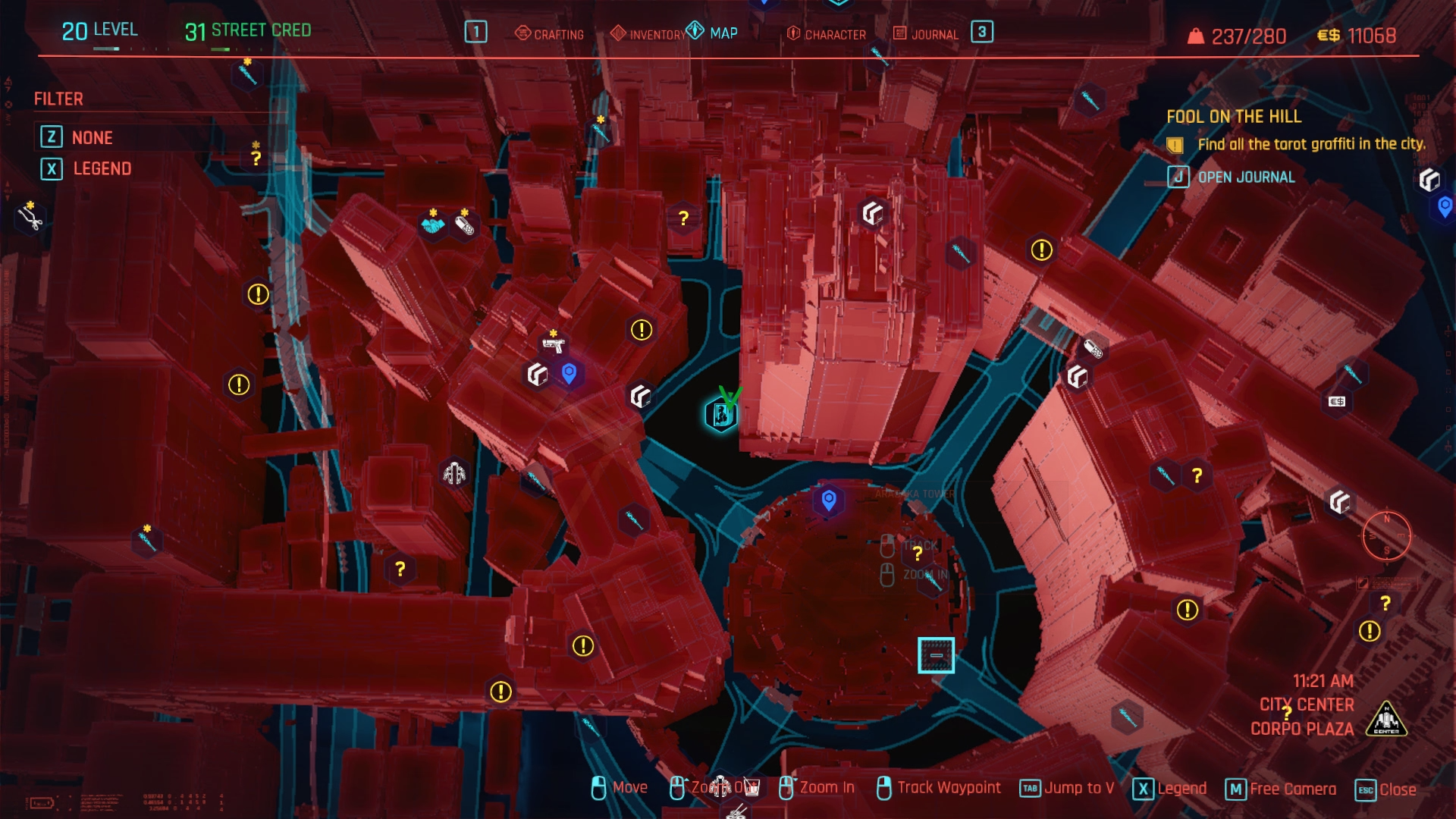The width and height of the screenshot is (1456, 819).
Task: Go to the Journal tab
Action: click(x=926, y=34)
